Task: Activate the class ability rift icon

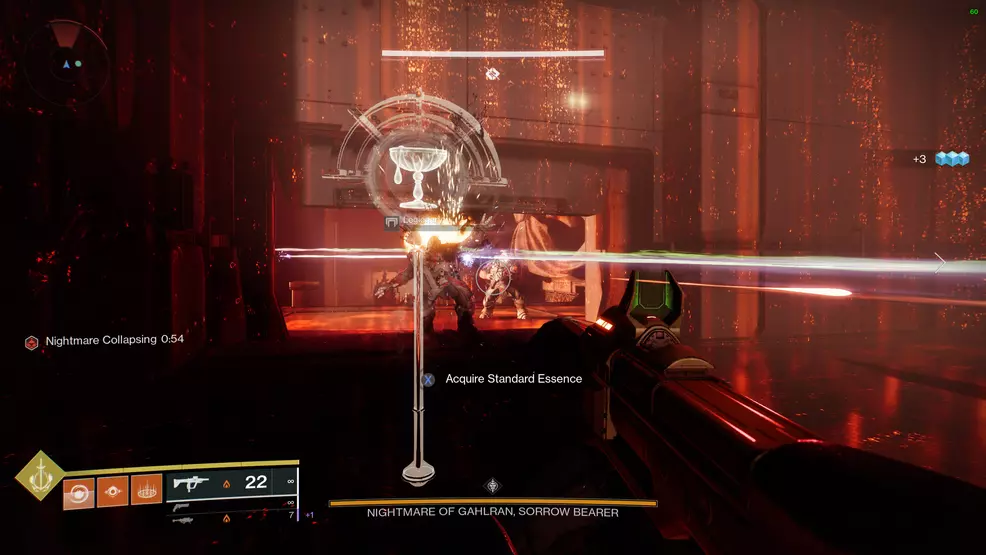Action: coord(146,491)
